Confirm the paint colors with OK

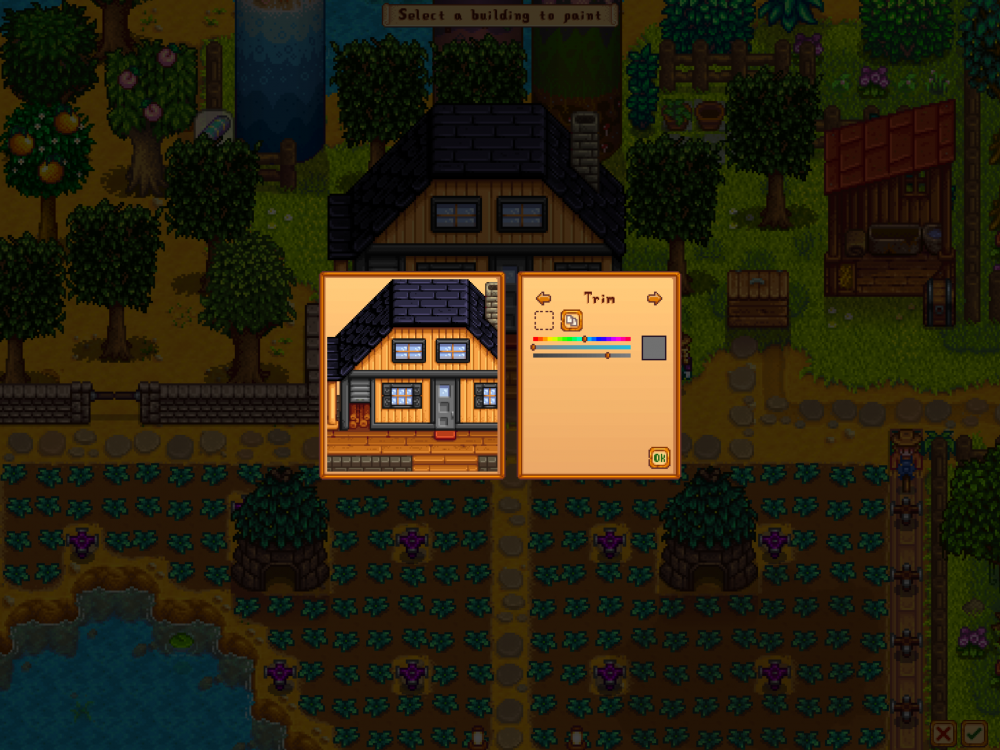point(658,458)
